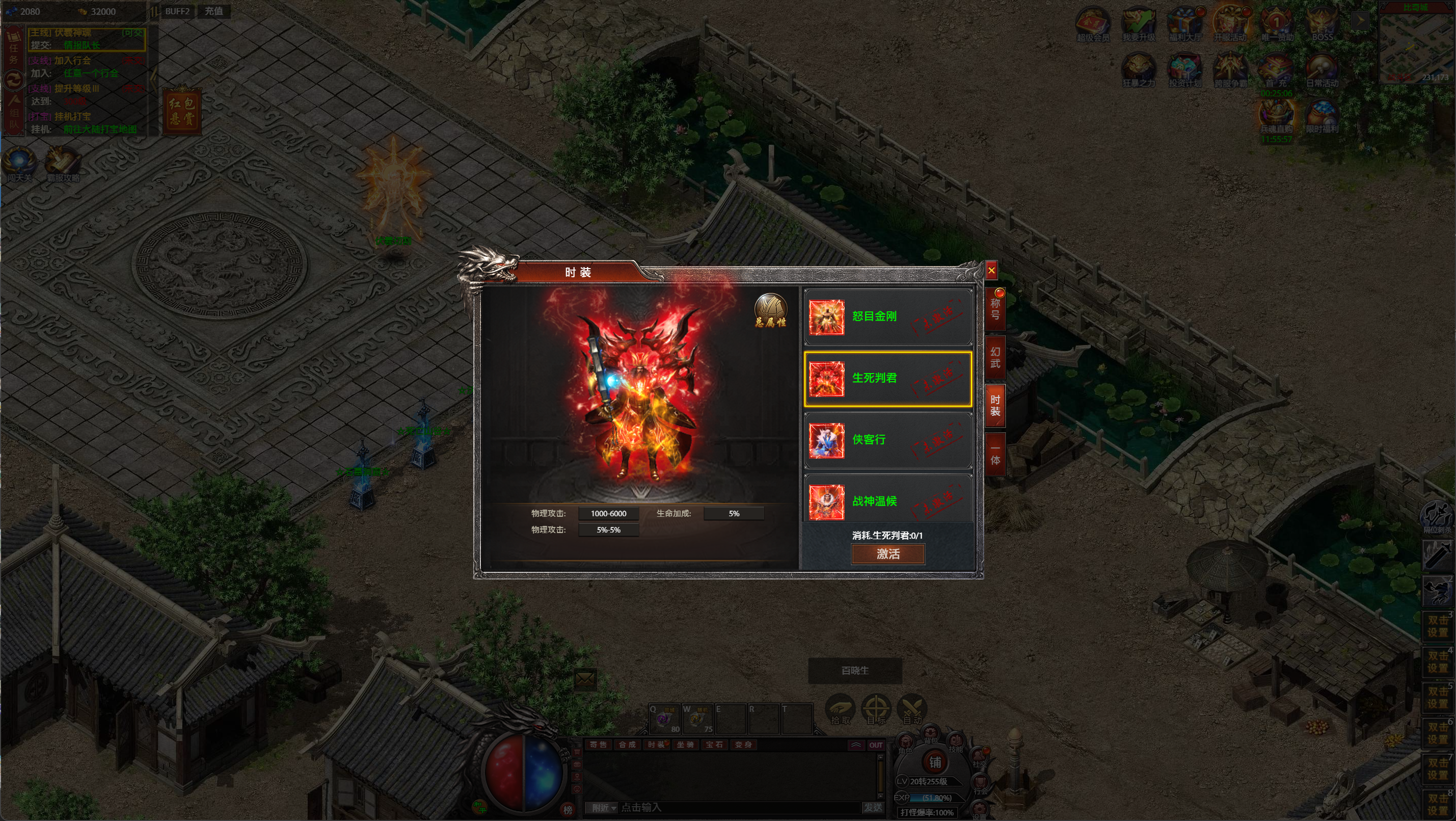Screen dimensions: 1456x821
Task: Click the chat input field
Action: coord(735,807)
